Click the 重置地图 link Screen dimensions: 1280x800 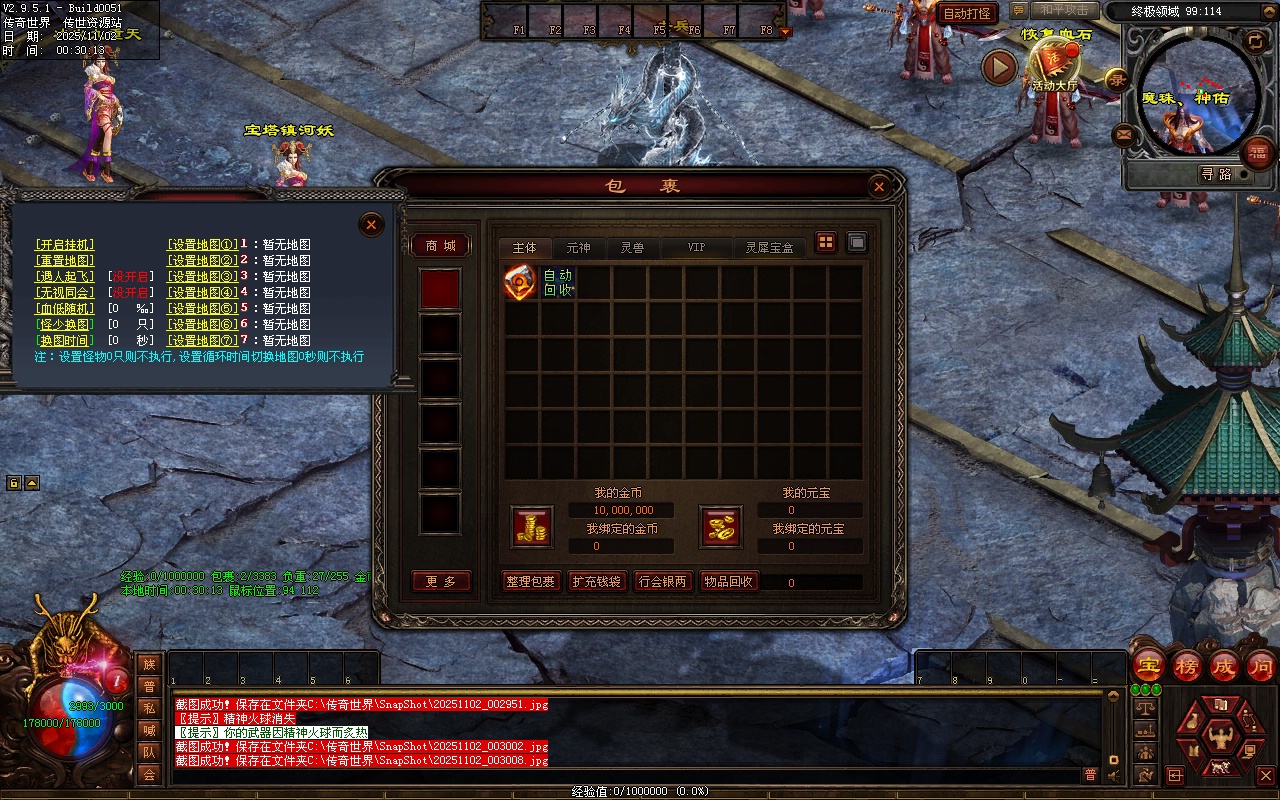[x=65, y=261]
